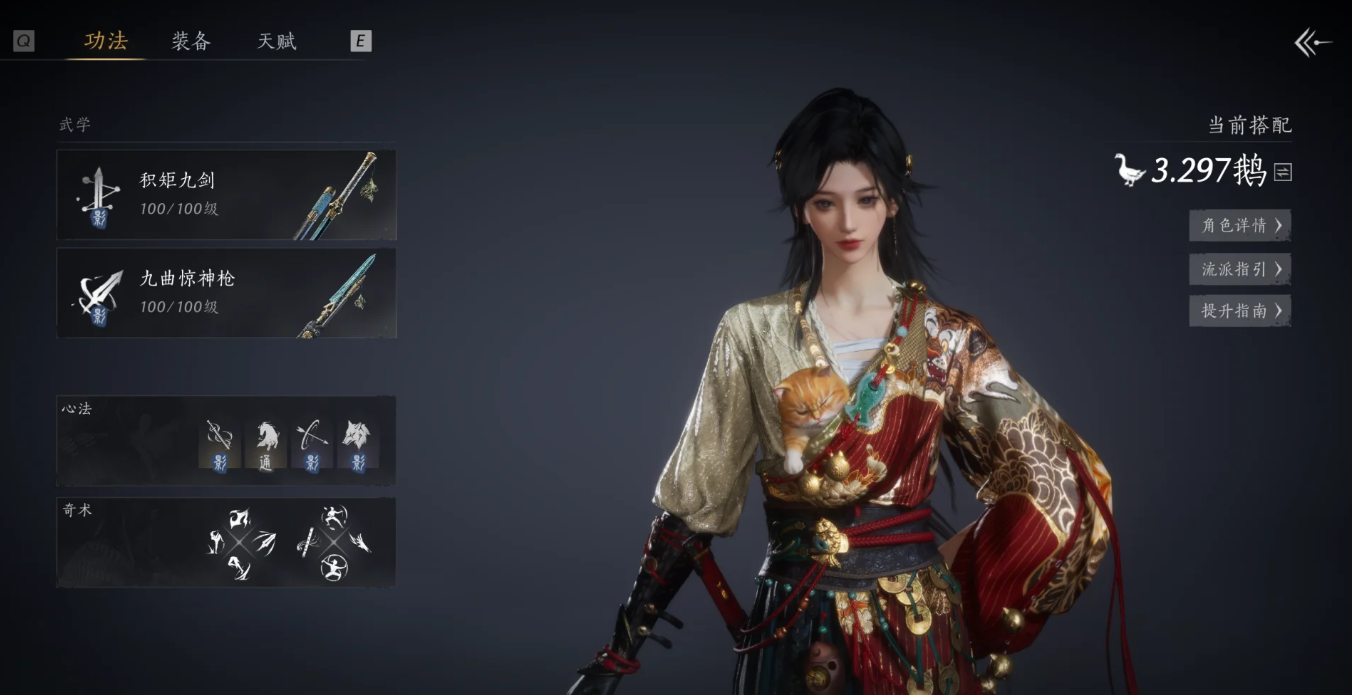
Task: Open the 流派指引 guide
Action: click(1240, 268)
